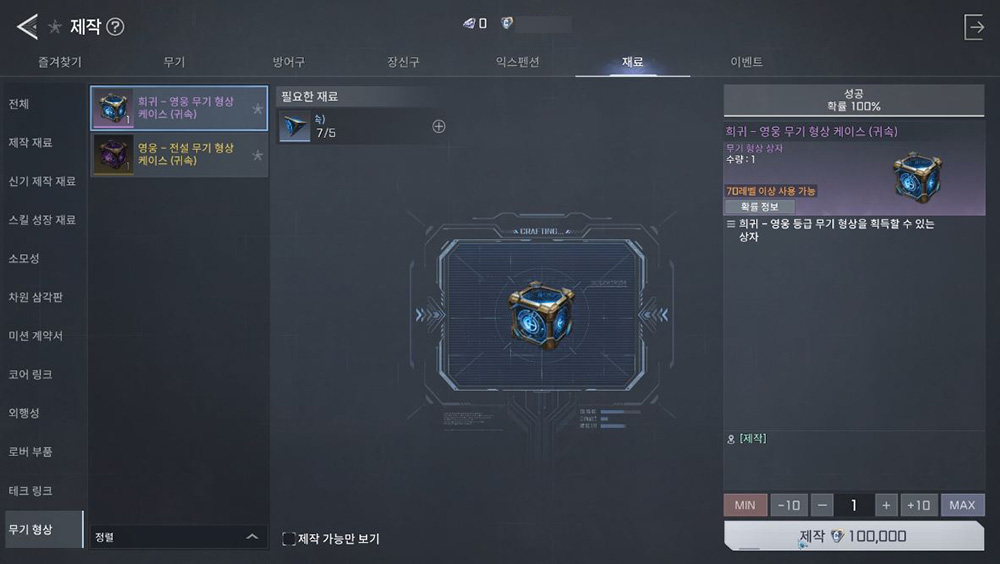This screenshot has height=564, width=1000.
Task: Click the plus icon beside required material
Action: tap(438, 126)
